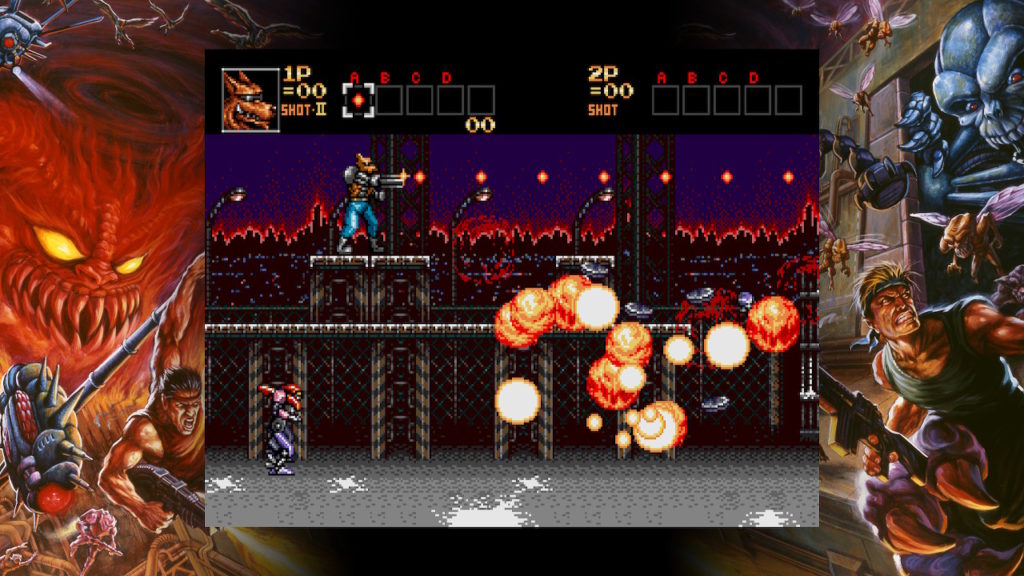The width and height of the screenshot is (1024, 576).
Task: Select player one's weapon slot A
Action: 357,100
